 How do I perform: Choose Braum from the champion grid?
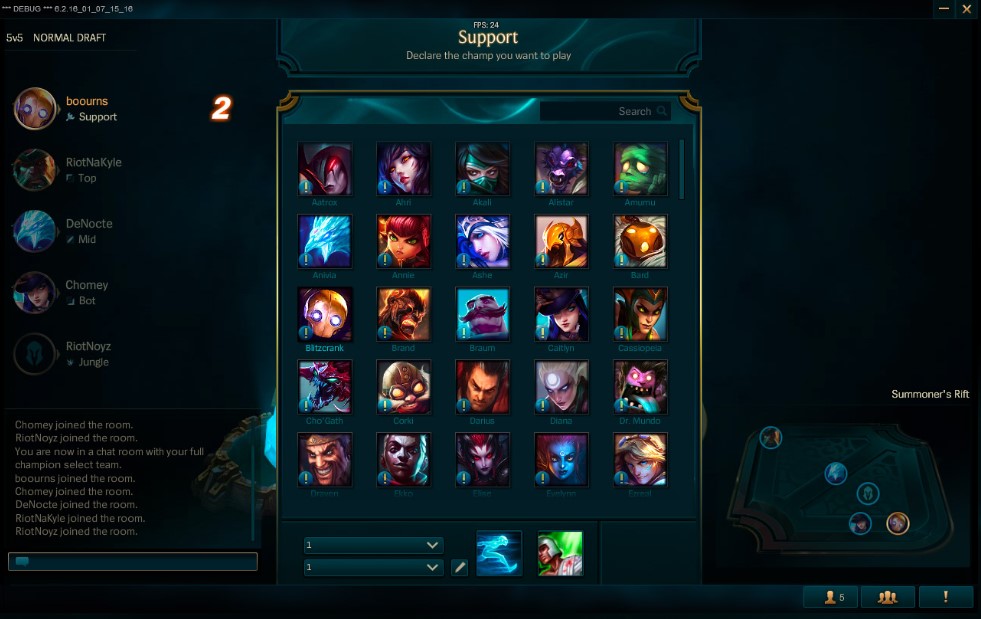[483, 314]
